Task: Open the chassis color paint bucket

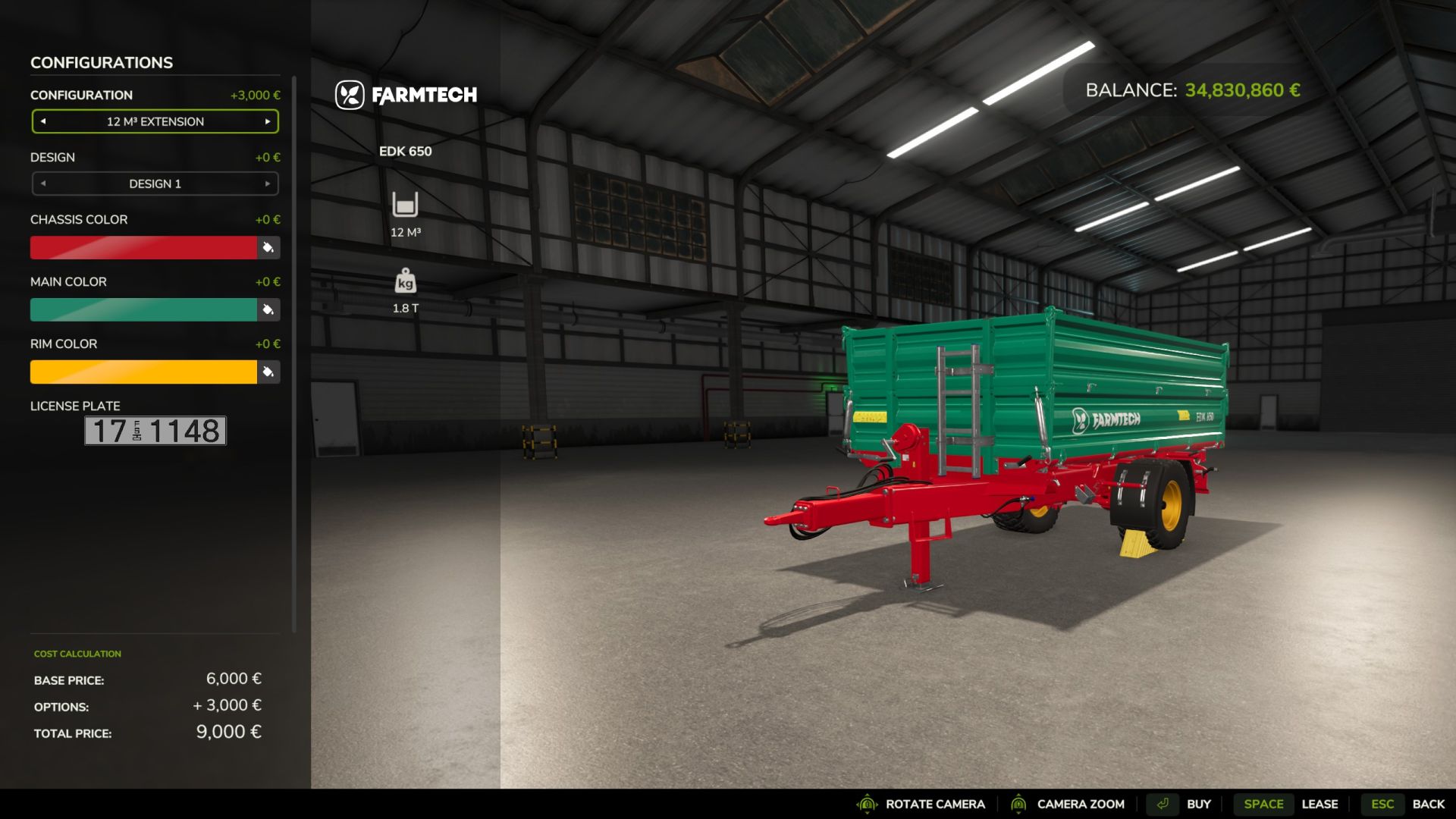Action: click(268, 247)
